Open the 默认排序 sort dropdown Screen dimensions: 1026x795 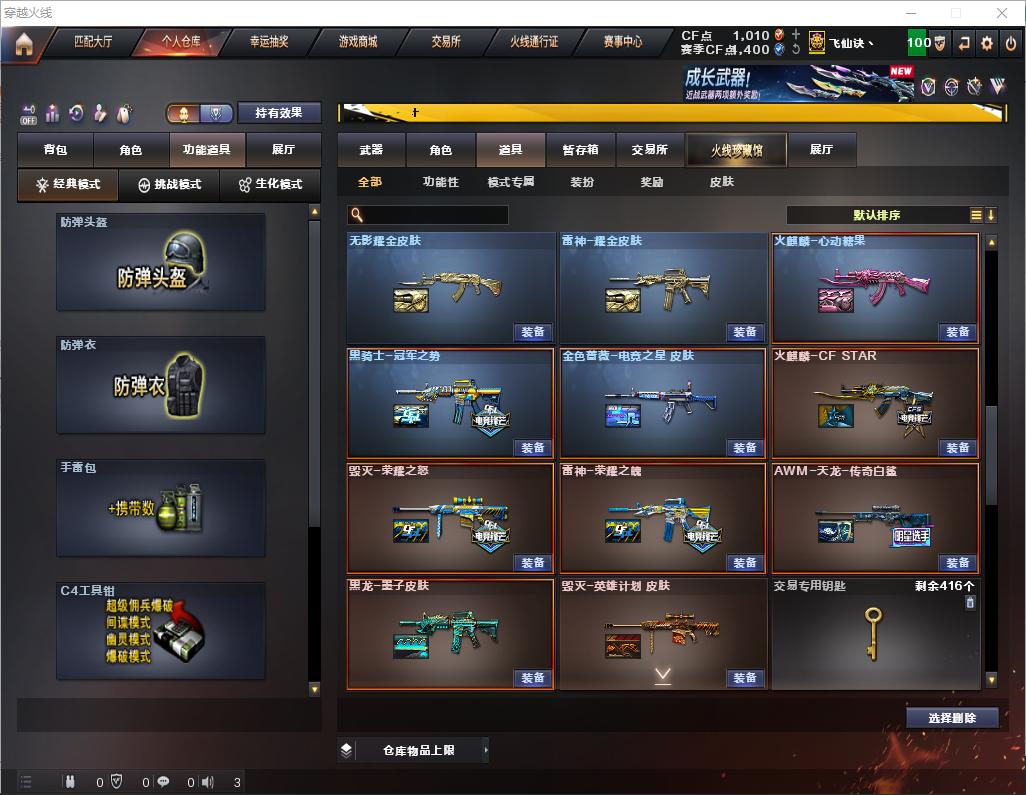click(x=876, y=215)
